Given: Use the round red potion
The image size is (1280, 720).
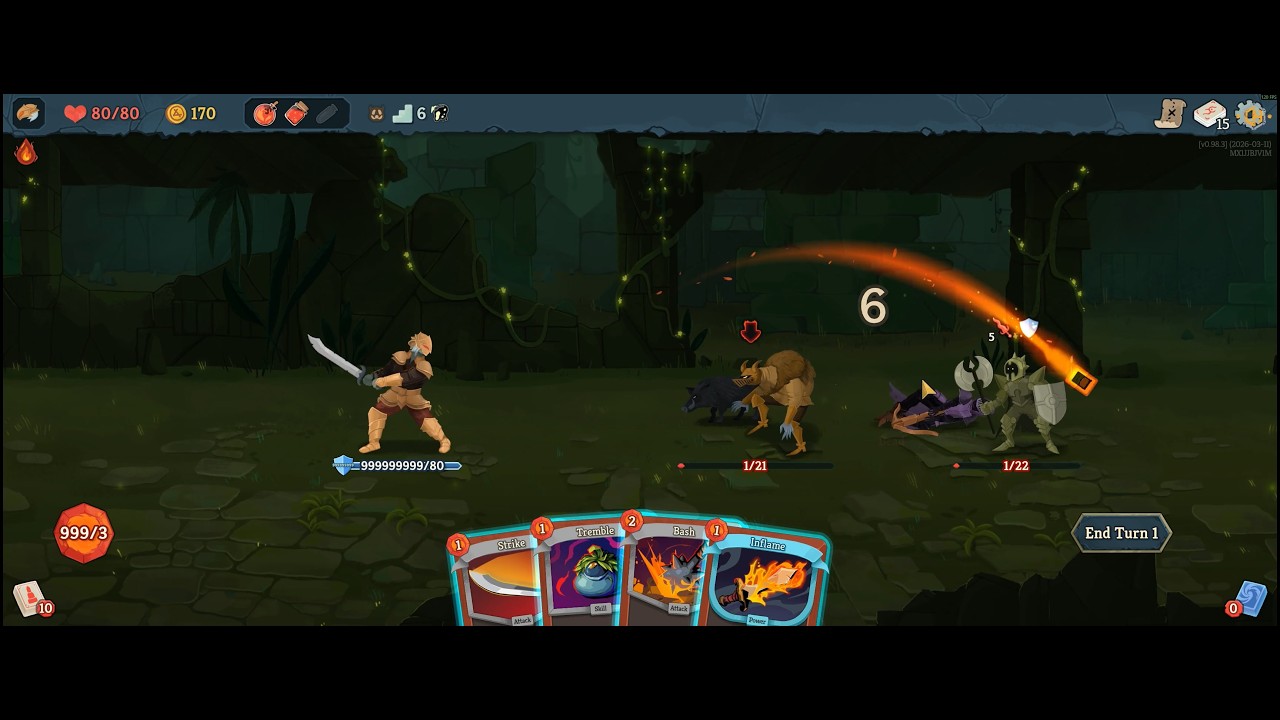Looking at the screenshot, I should [265, 114].
